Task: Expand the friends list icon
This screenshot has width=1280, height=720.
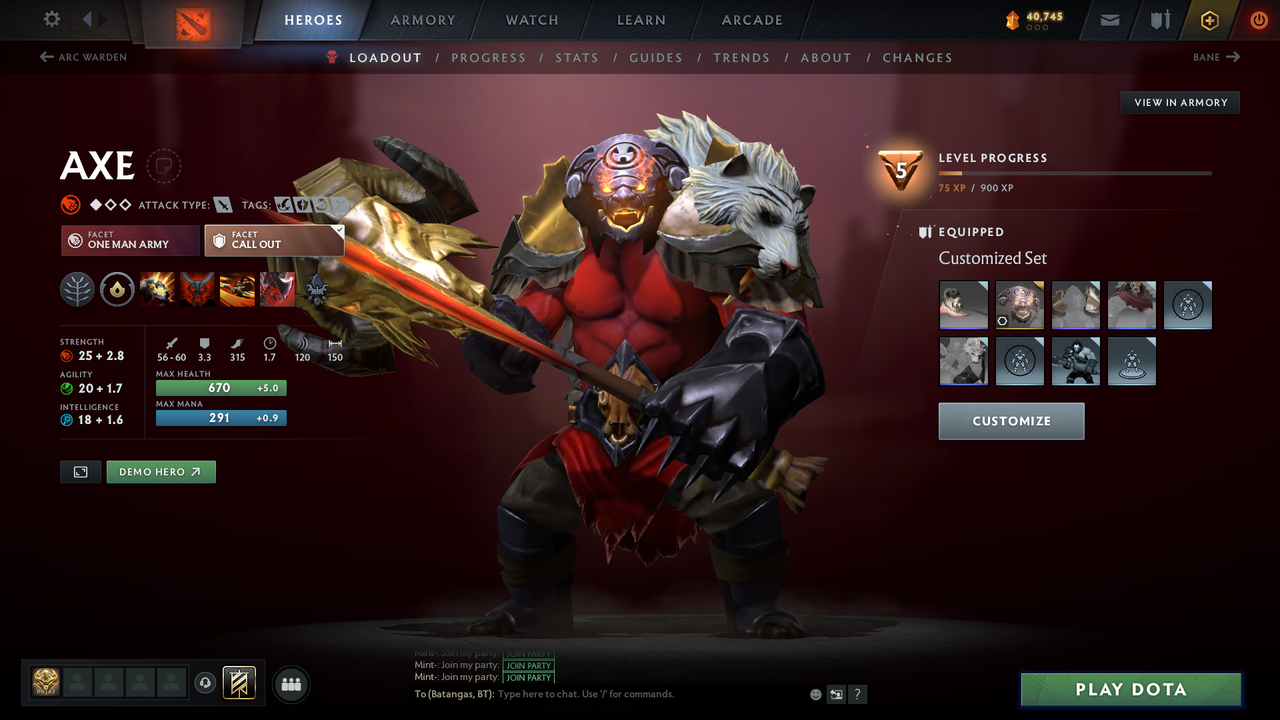Action: click(291, 684)
